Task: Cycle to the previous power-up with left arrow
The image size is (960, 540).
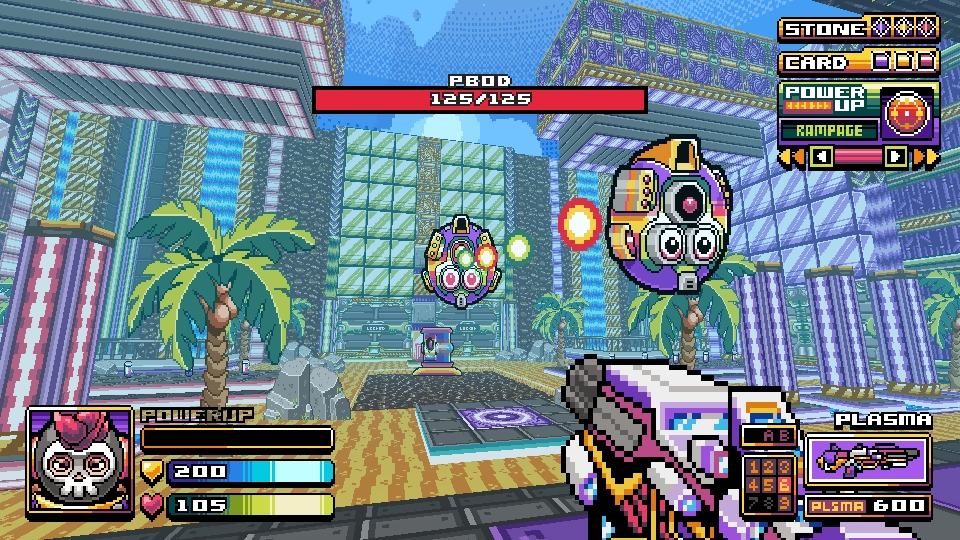Action: pos(821,156)
